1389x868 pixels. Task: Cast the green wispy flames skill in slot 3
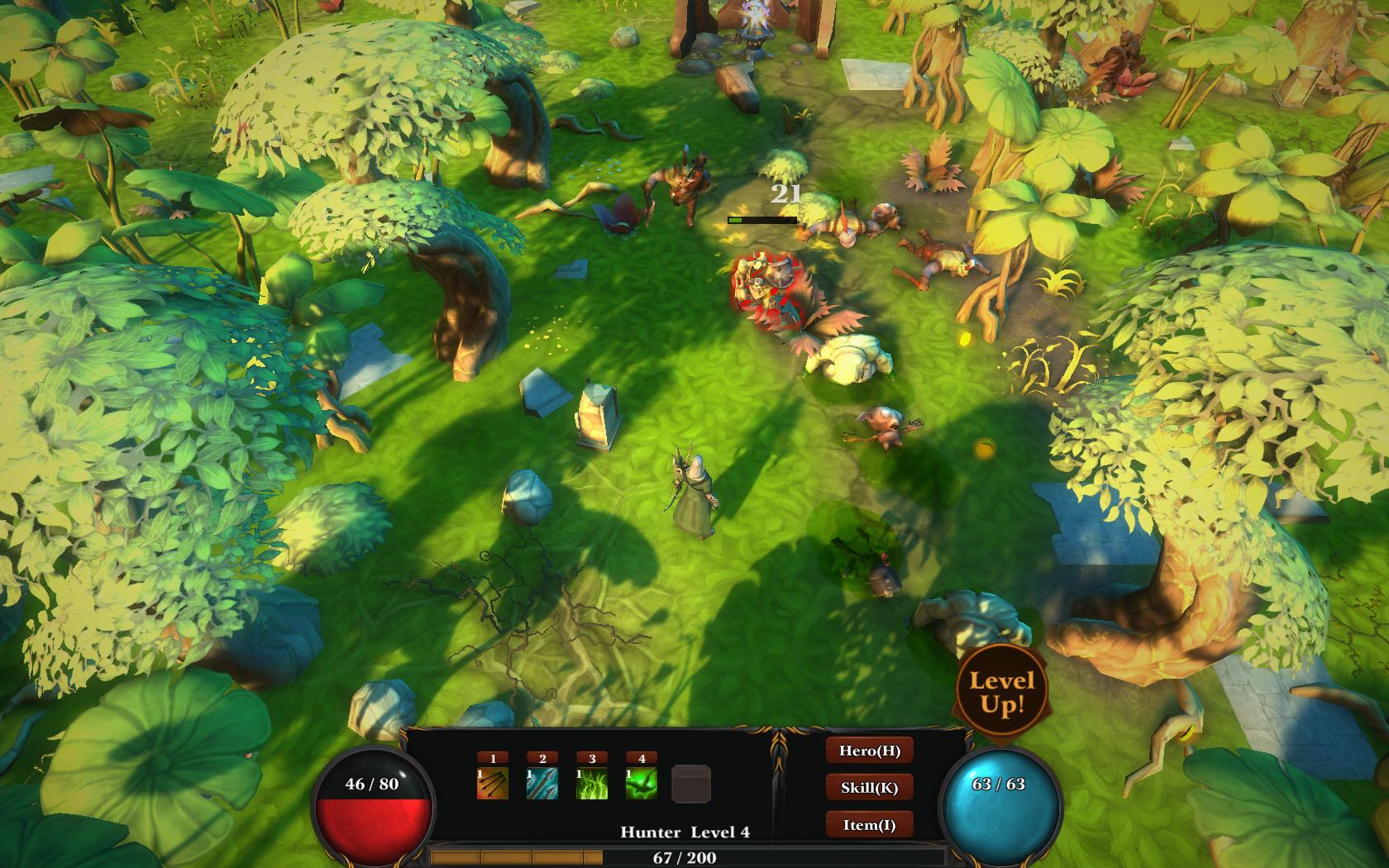(x=592, y=784)
